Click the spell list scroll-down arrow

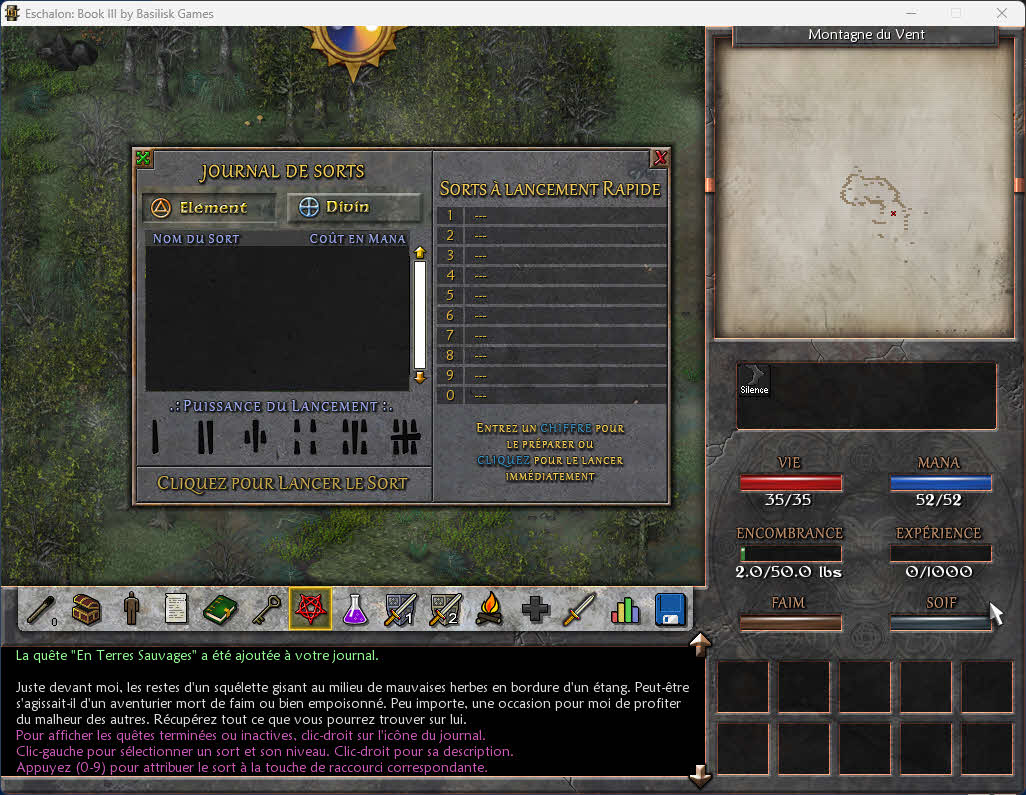[420, 377]
